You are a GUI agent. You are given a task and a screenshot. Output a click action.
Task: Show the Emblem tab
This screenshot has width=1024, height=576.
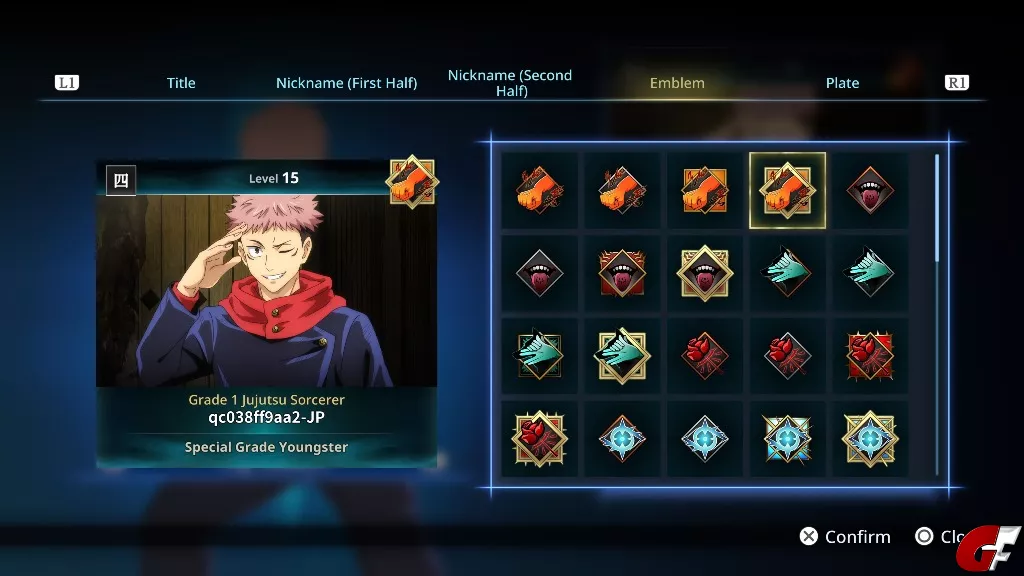pos(677,83)
